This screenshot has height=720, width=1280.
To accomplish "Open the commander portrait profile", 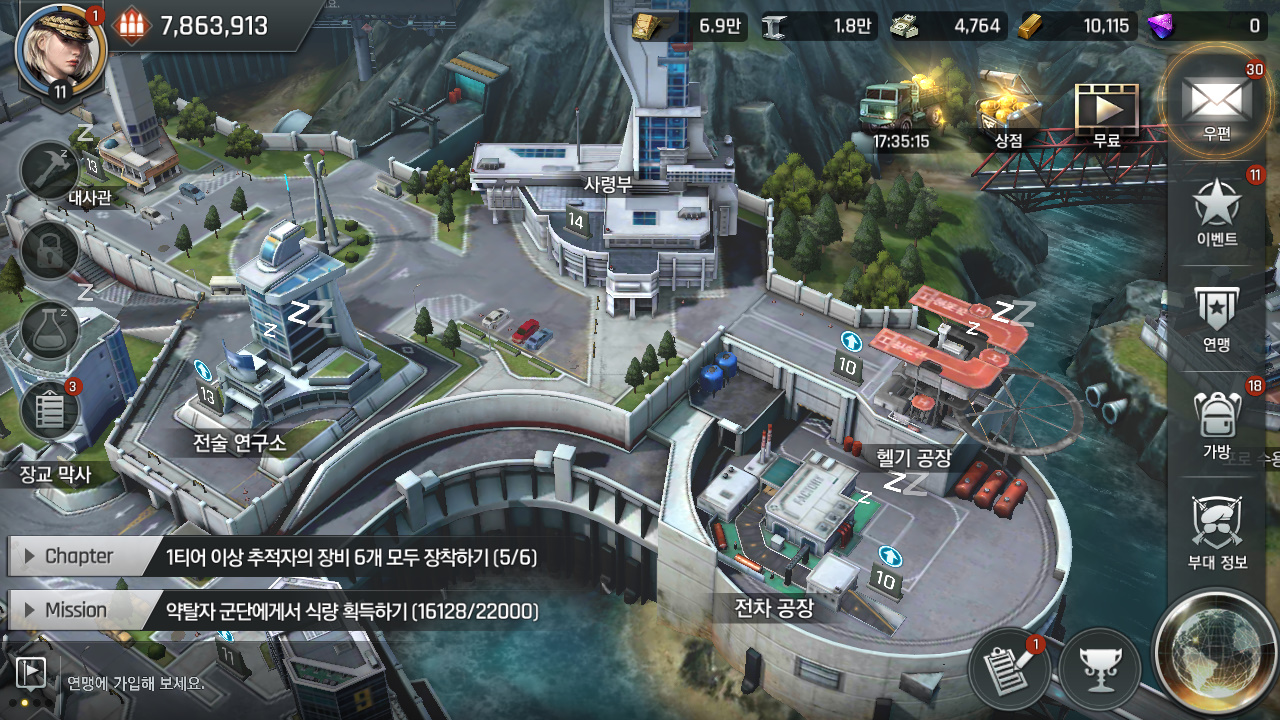I will [60, 48].
